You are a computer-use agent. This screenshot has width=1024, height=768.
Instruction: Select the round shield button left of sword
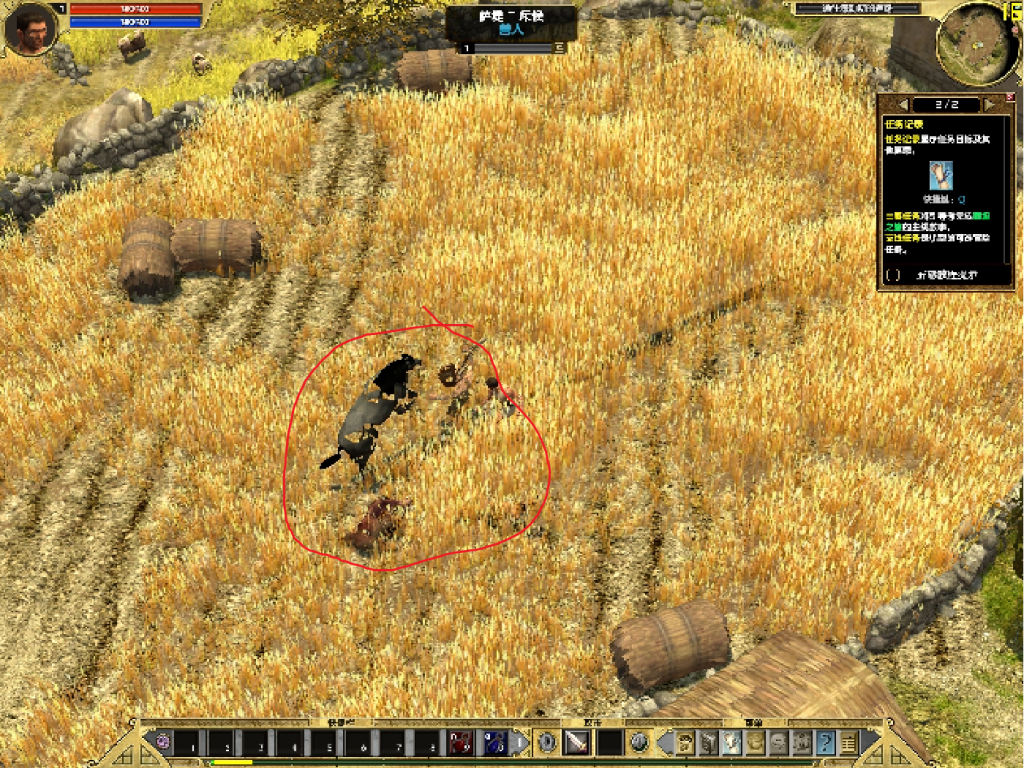tap(547, 743)
